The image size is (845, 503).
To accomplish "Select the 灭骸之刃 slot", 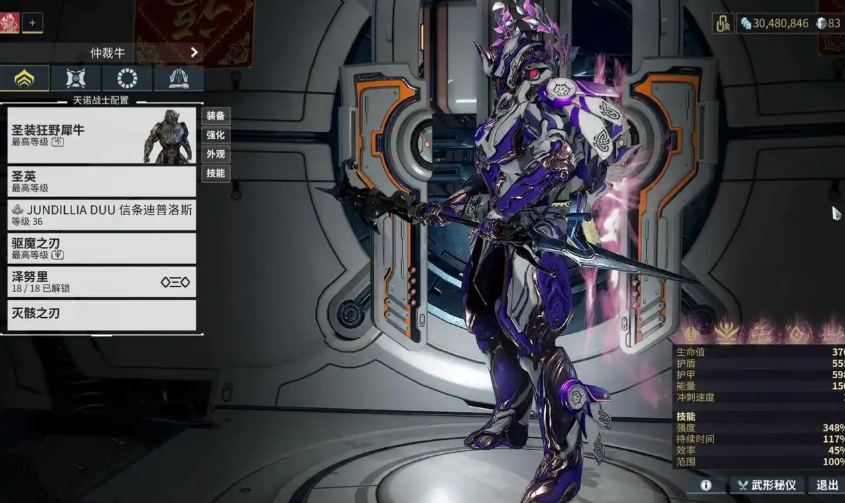I will pyautogui.click(x=101, y=315).
